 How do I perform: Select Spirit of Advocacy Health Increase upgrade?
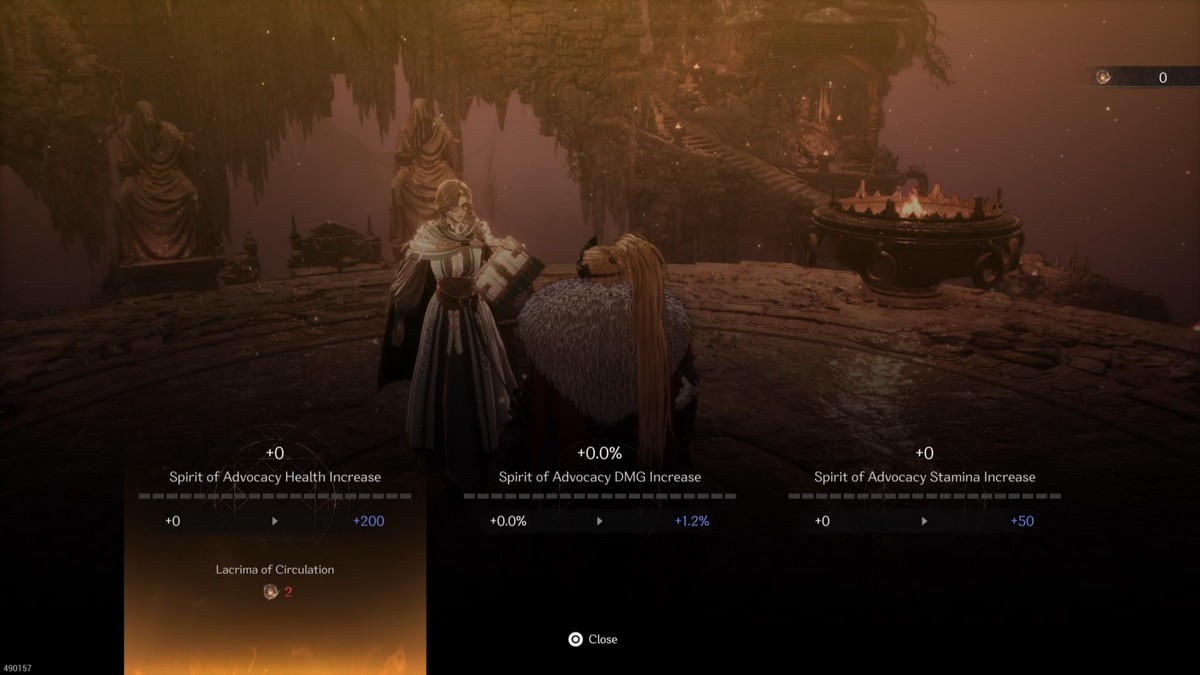pos(275,477)
